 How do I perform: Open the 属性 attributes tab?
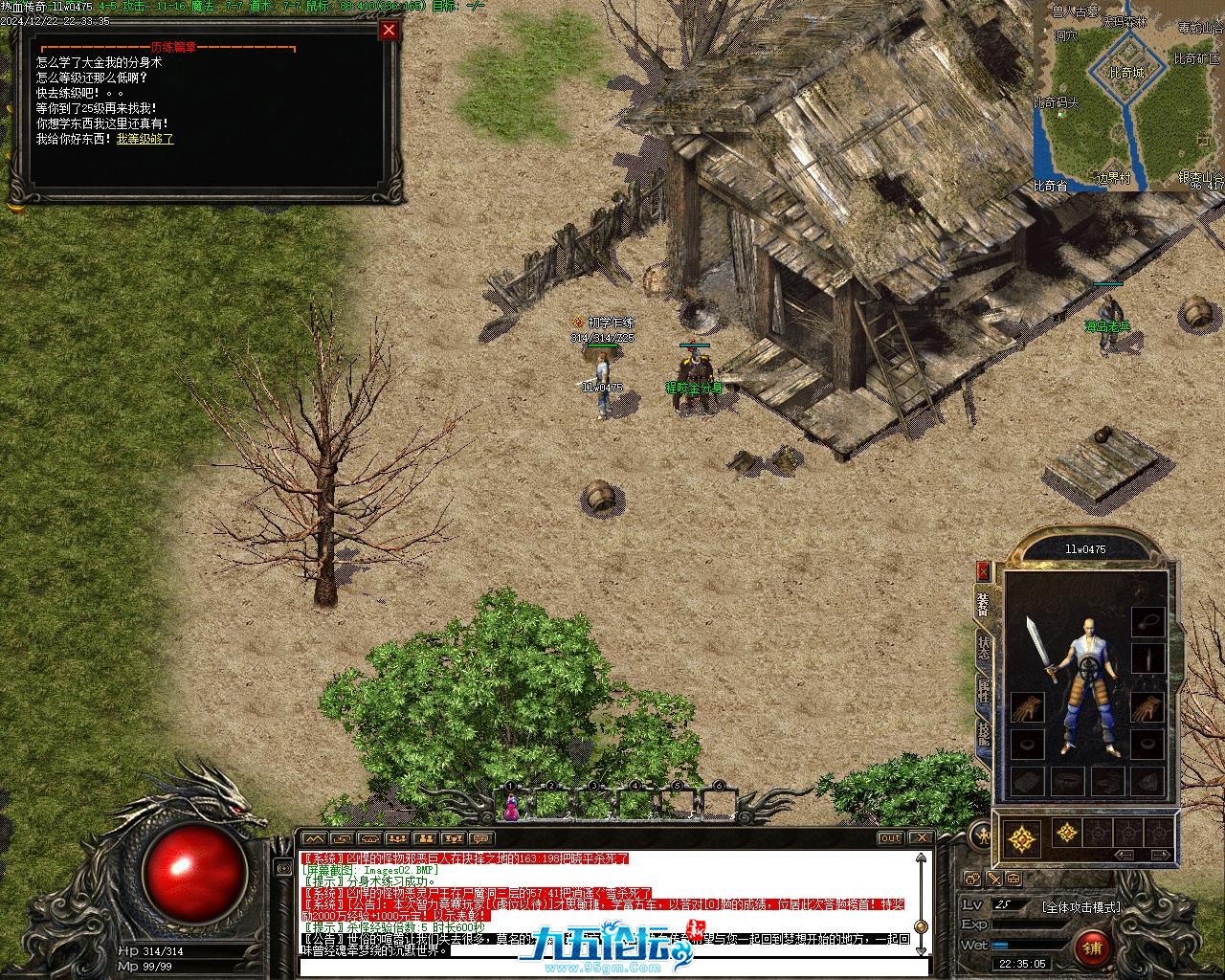tap(983, 693)
